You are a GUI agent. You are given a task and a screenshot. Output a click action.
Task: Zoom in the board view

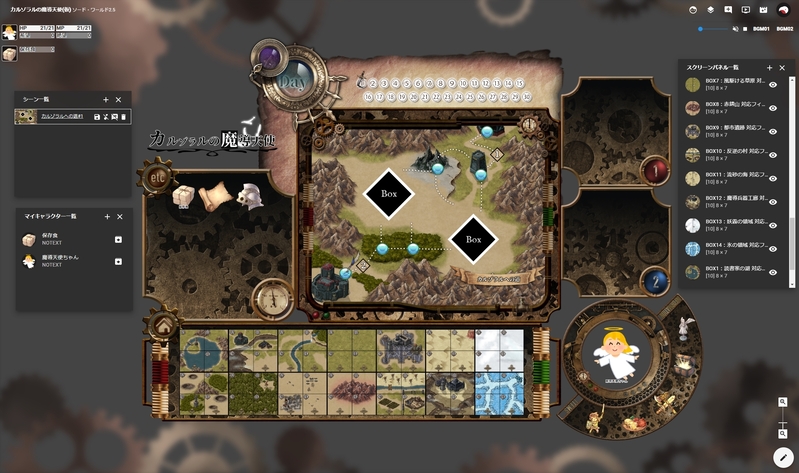[782, 402]
